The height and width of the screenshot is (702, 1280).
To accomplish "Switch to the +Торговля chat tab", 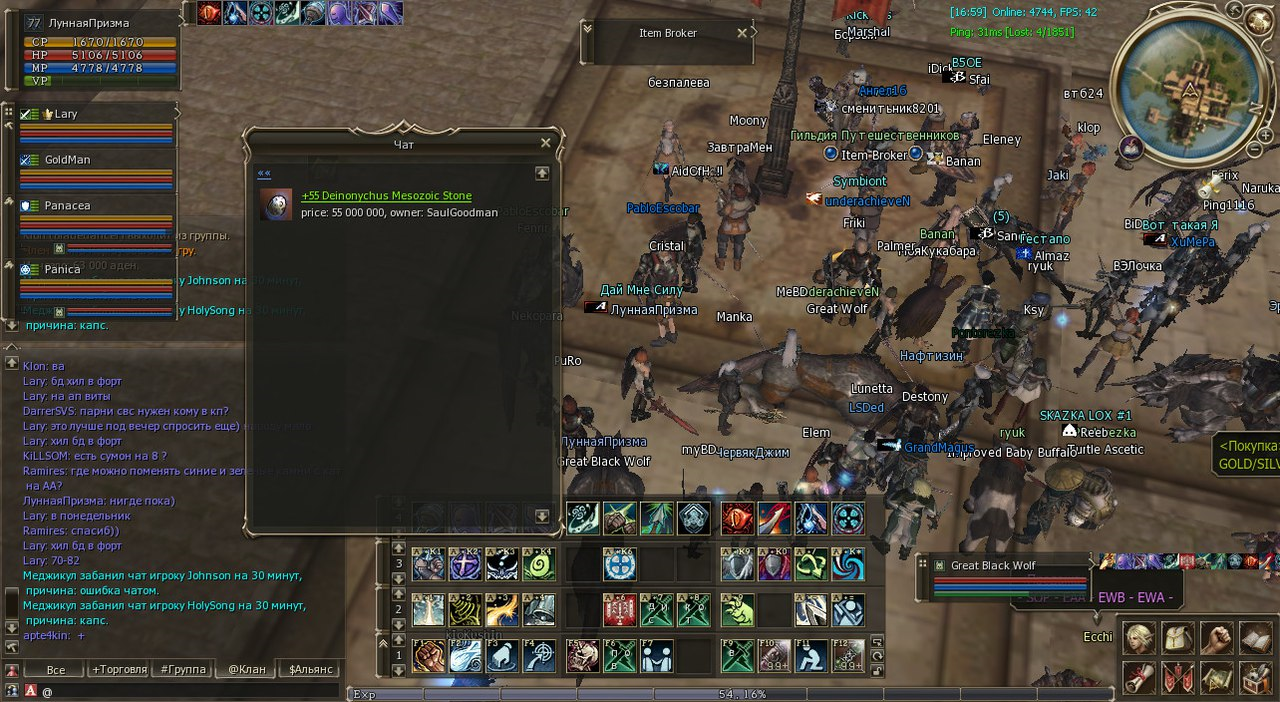I will pyautogui.click(x=119, y=669).
